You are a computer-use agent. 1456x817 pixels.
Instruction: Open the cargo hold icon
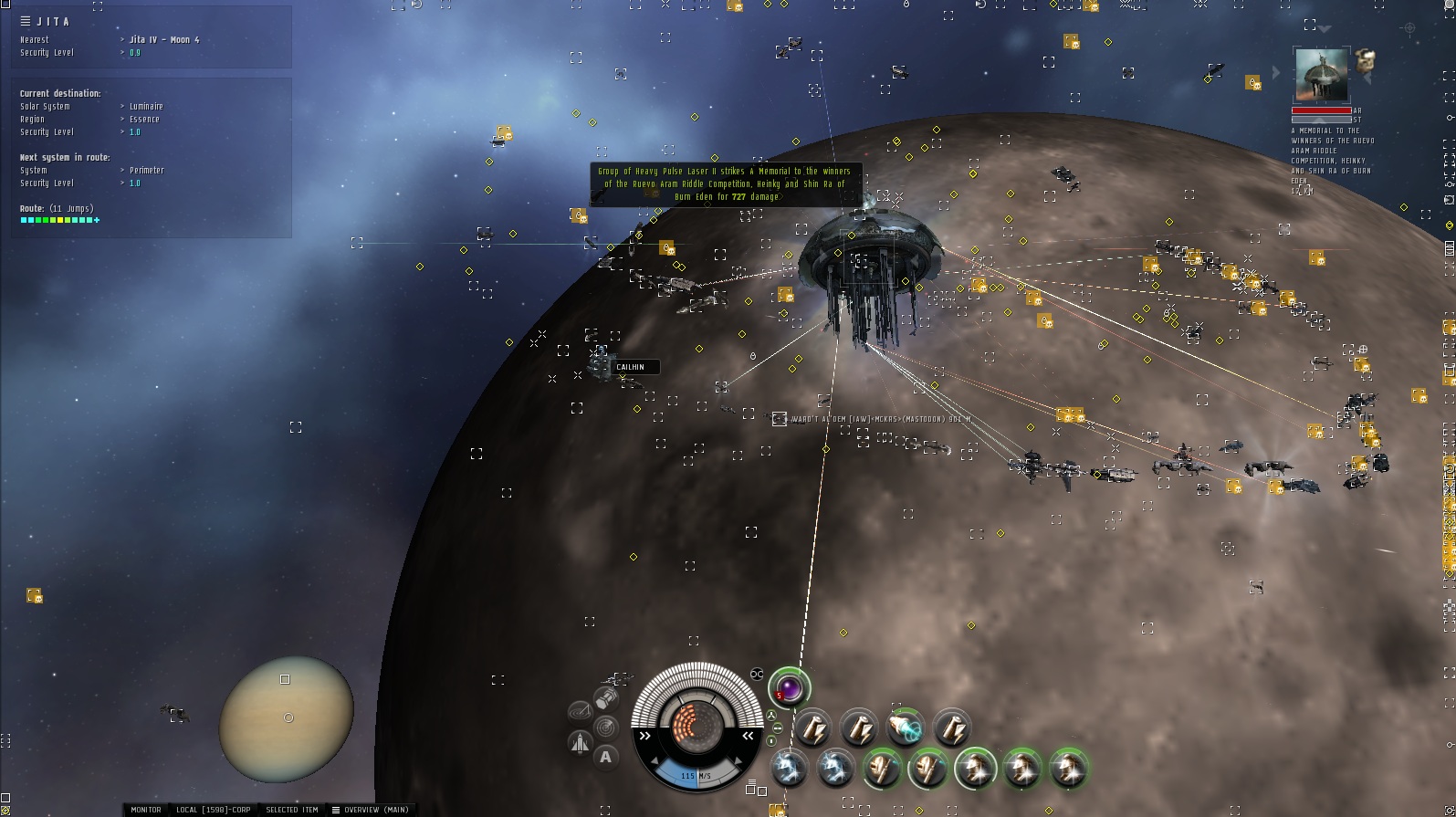(x=606, y=699)
